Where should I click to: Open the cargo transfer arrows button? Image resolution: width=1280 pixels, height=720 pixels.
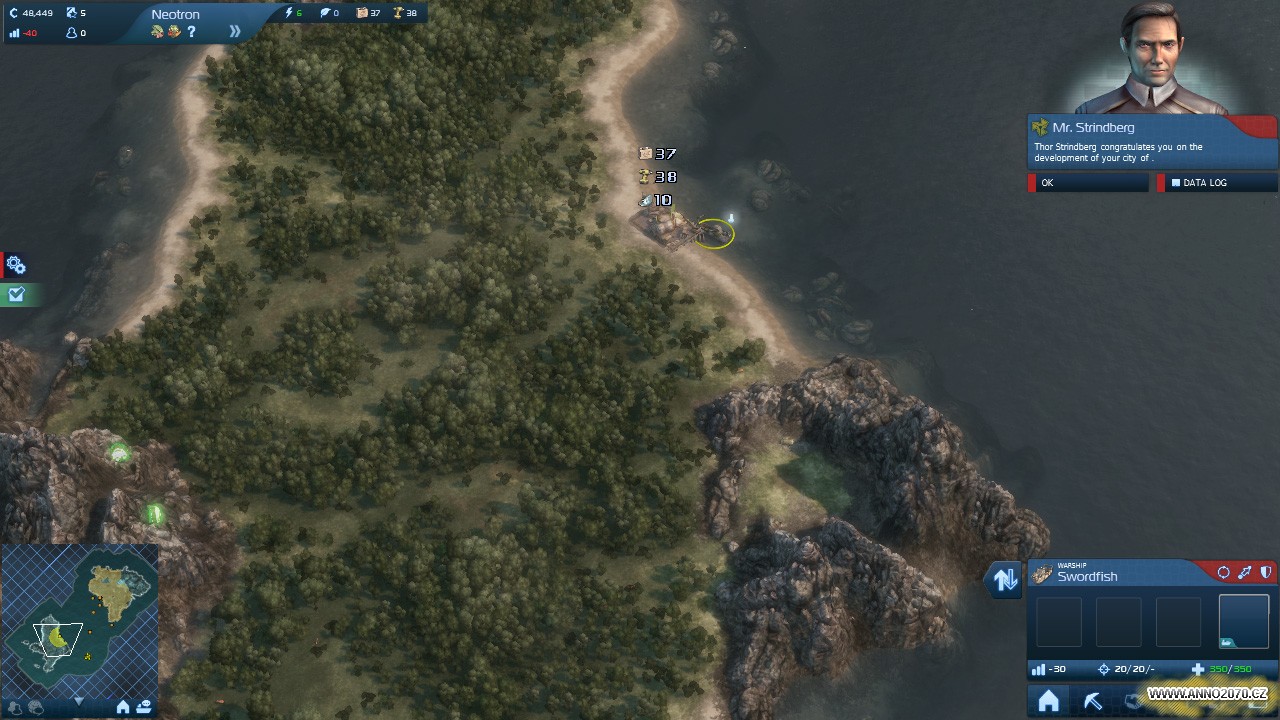point(1005,579)
